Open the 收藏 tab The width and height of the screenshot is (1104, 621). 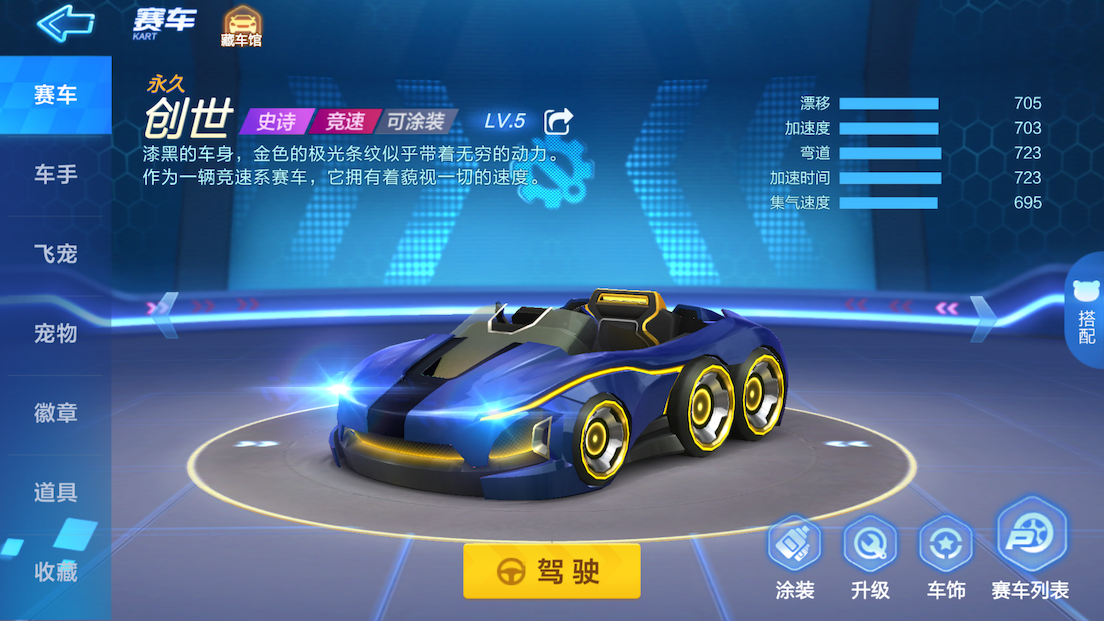[x=55, y=572]
